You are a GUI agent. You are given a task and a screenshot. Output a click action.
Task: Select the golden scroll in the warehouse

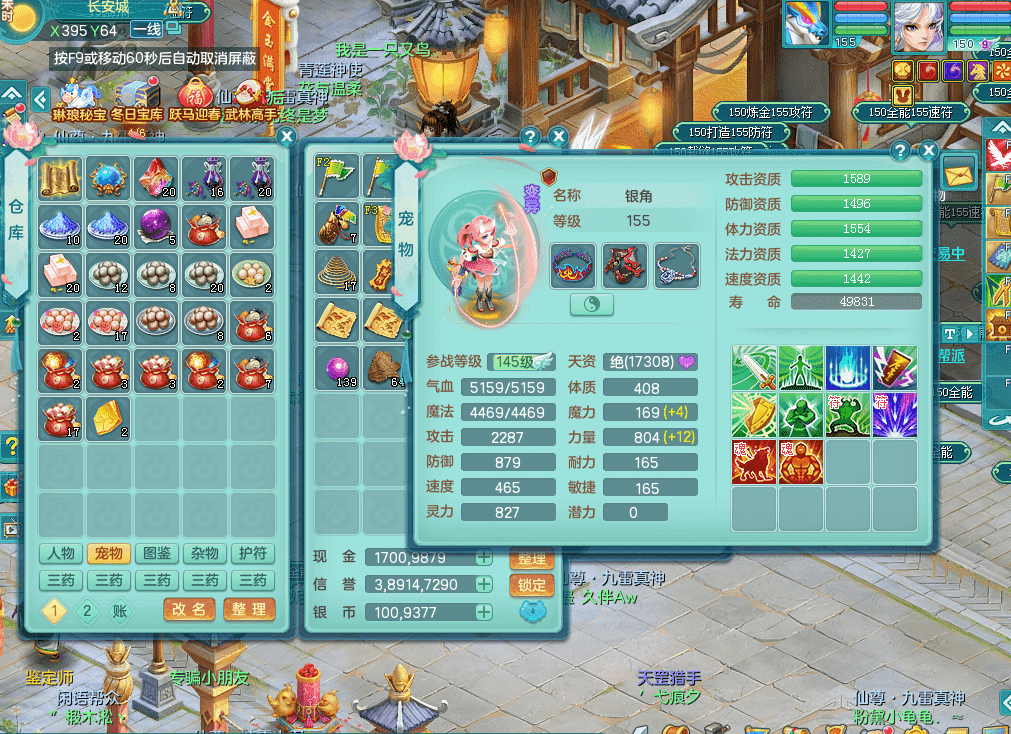click(x=60, y=178)
